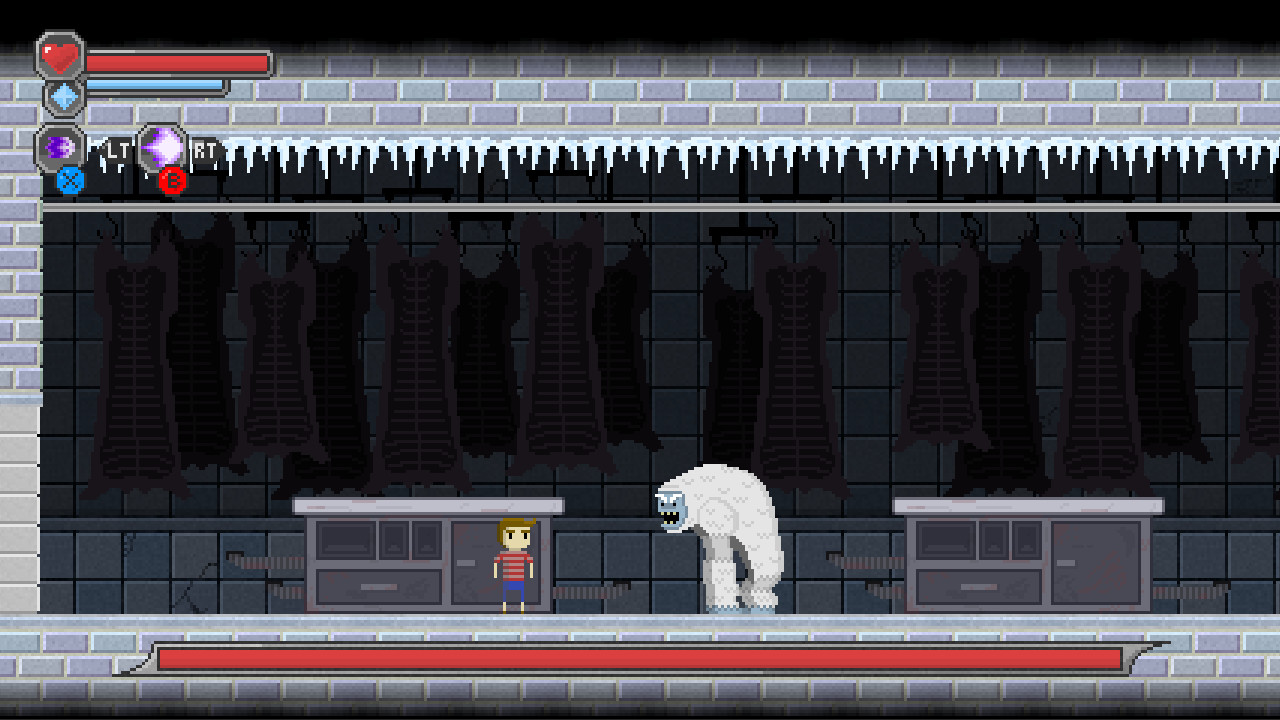Click the yeti boss monster
The height and width of the screenshot is (720, 1280).
[x=720, y=530]
